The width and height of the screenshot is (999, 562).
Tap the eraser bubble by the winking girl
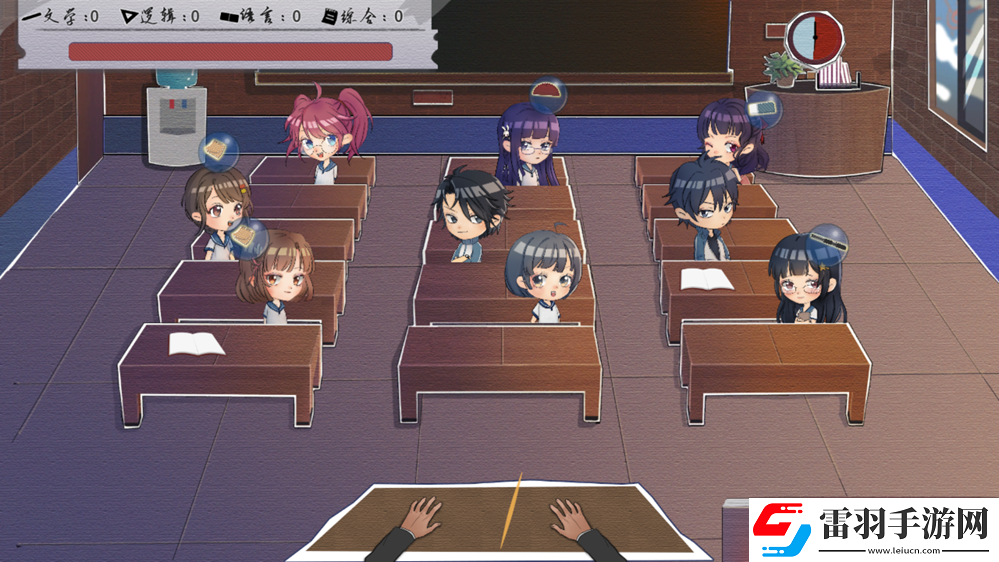pos(762,105)
